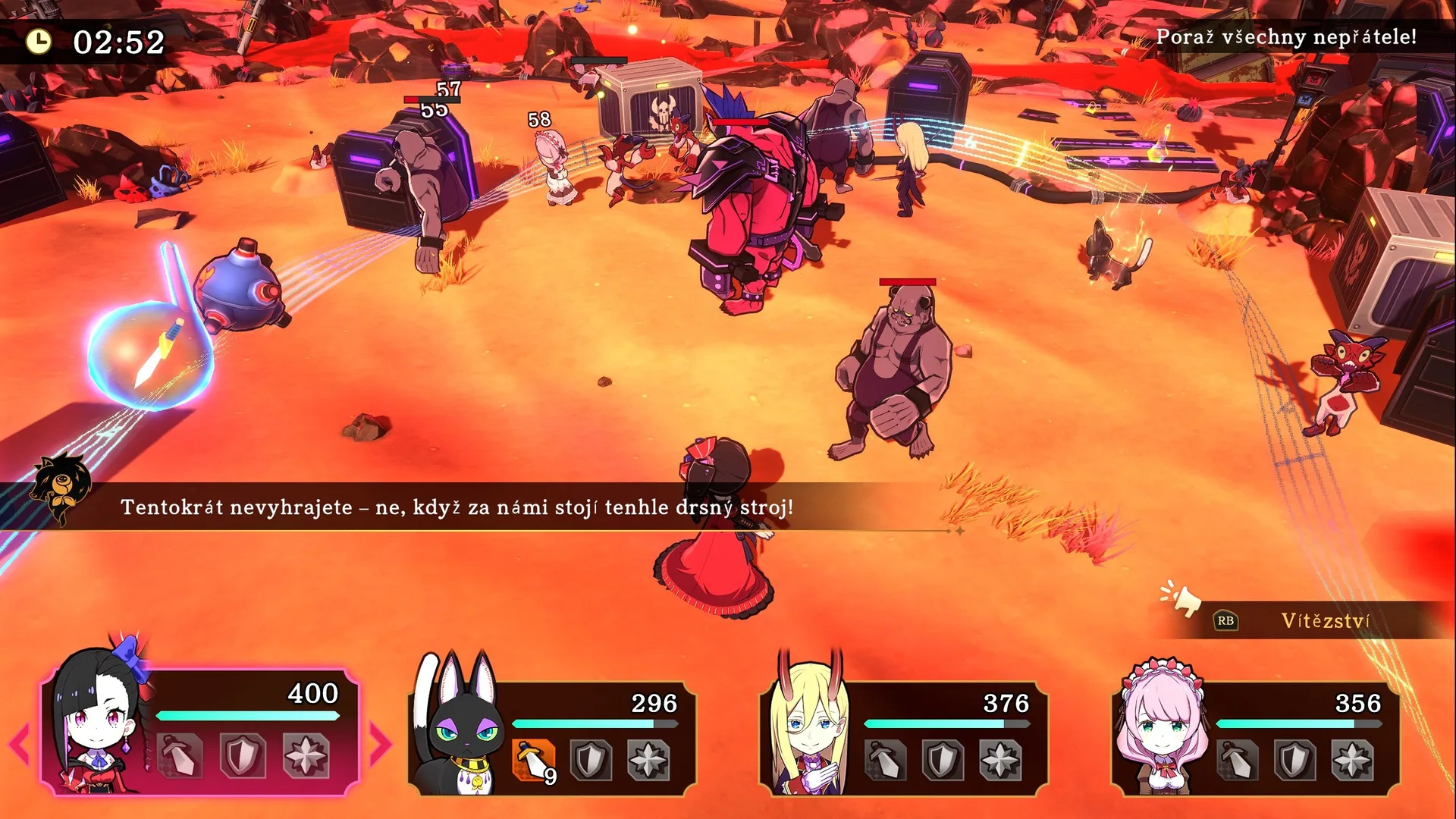The width and height of the screenshot is (1456, 819).
Task: Select the black-haired girl's character panel
Action: pyautogui.click(x=199, y=730)
